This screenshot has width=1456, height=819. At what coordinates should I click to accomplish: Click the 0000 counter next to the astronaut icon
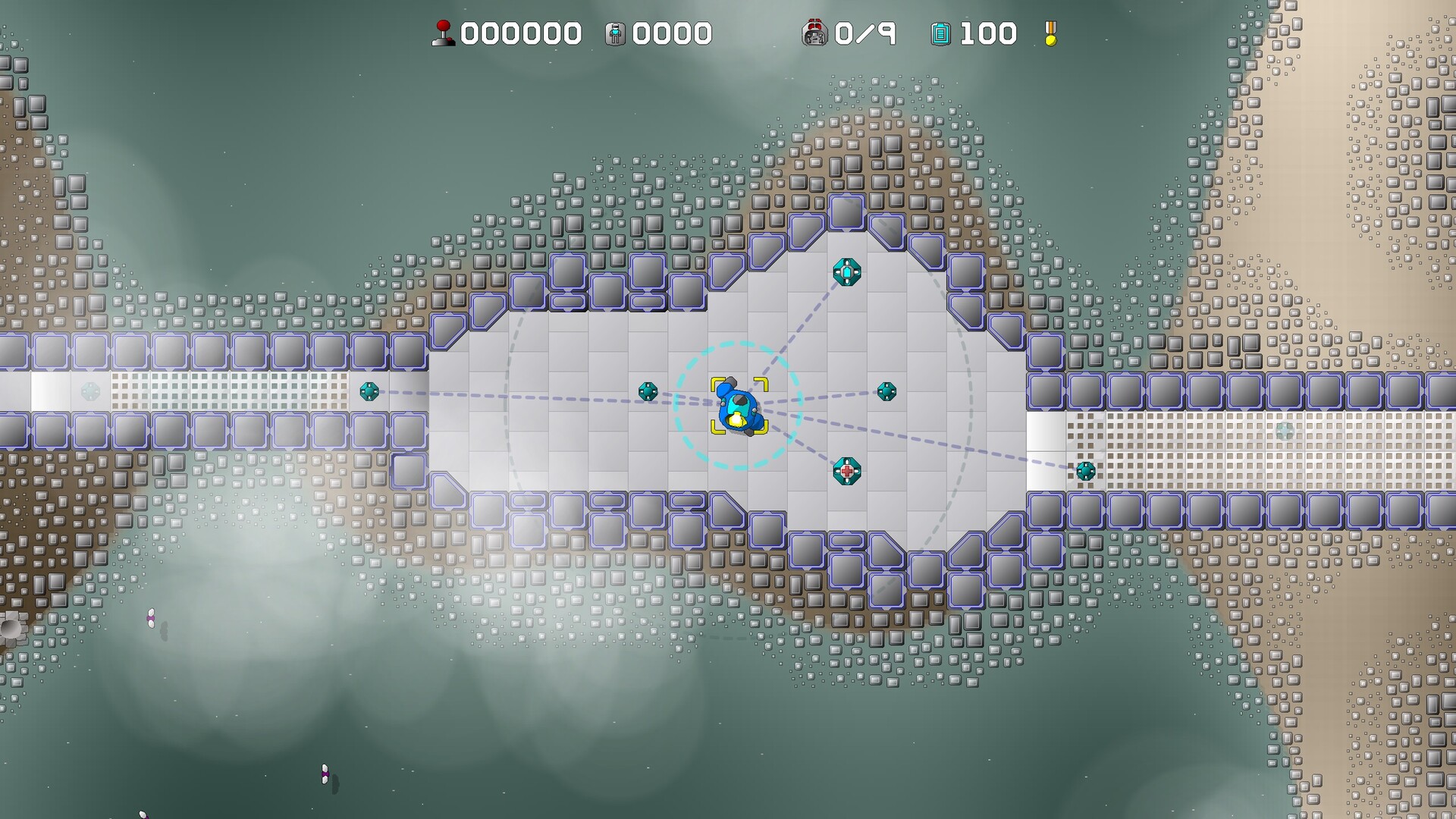tap(671, 32)
